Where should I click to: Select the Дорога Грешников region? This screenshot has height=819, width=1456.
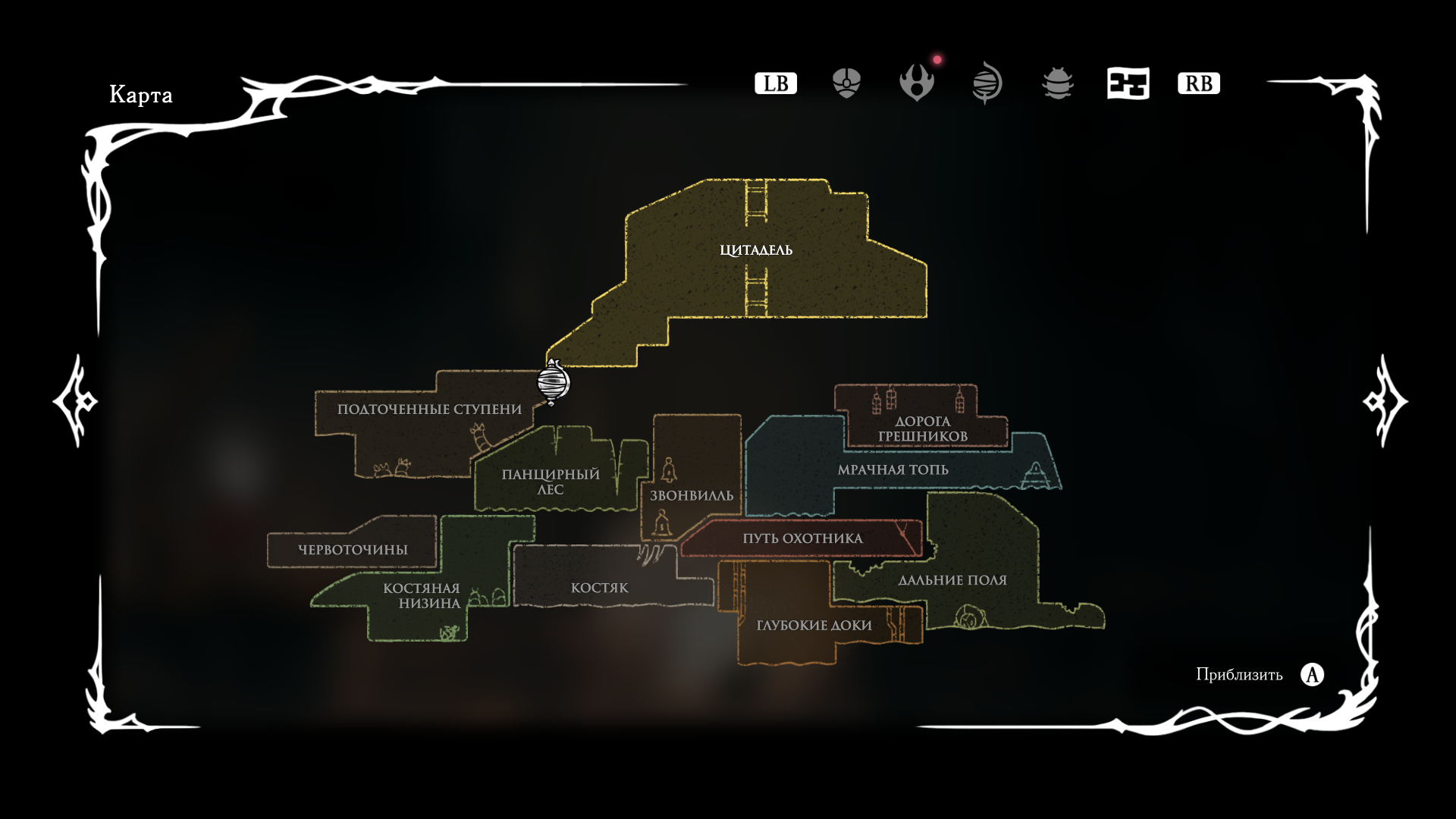tap(922, 428)
